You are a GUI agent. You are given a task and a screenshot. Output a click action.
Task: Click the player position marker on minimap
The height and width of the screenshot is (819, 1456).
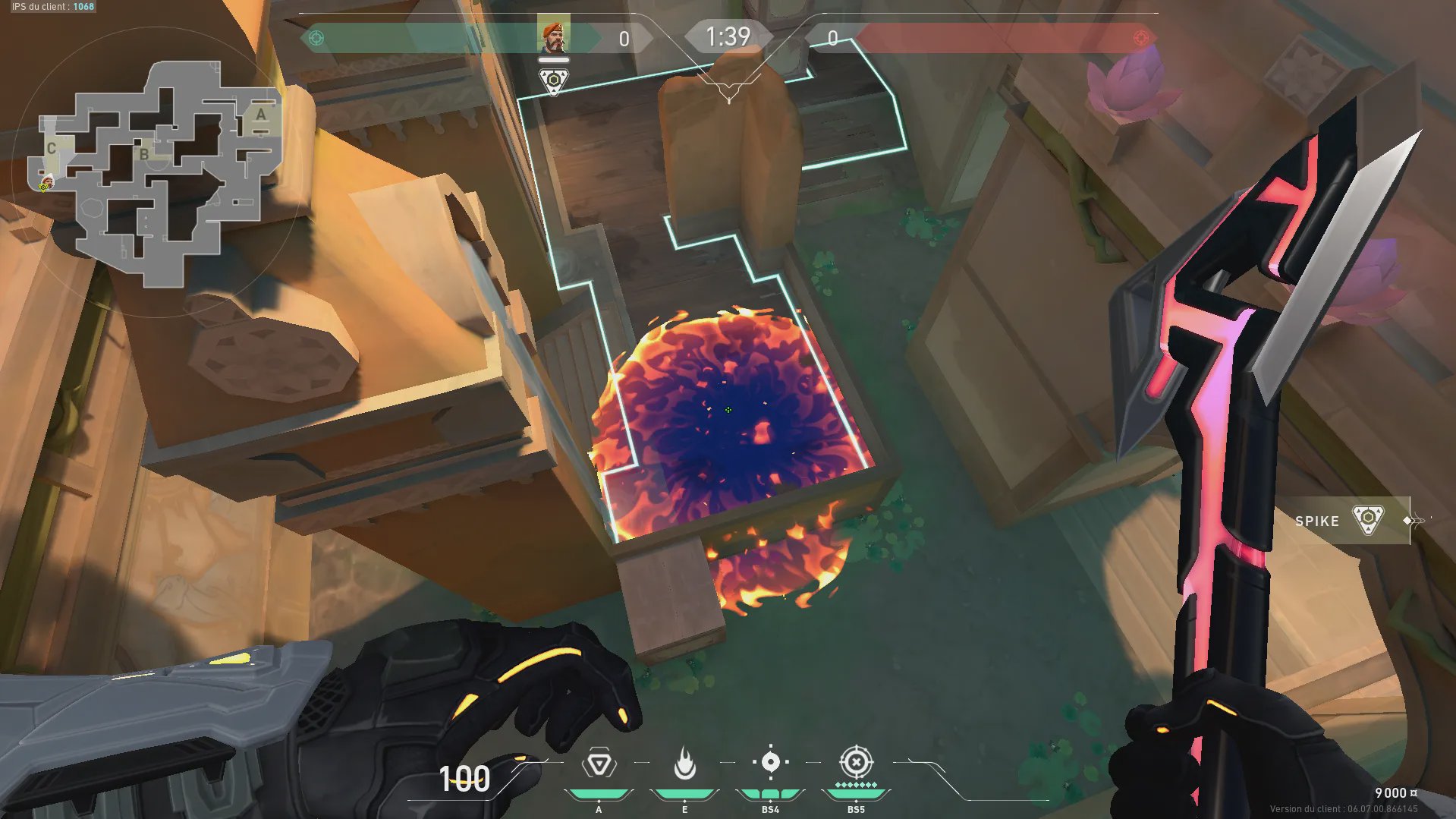click(x=46, y=183)
